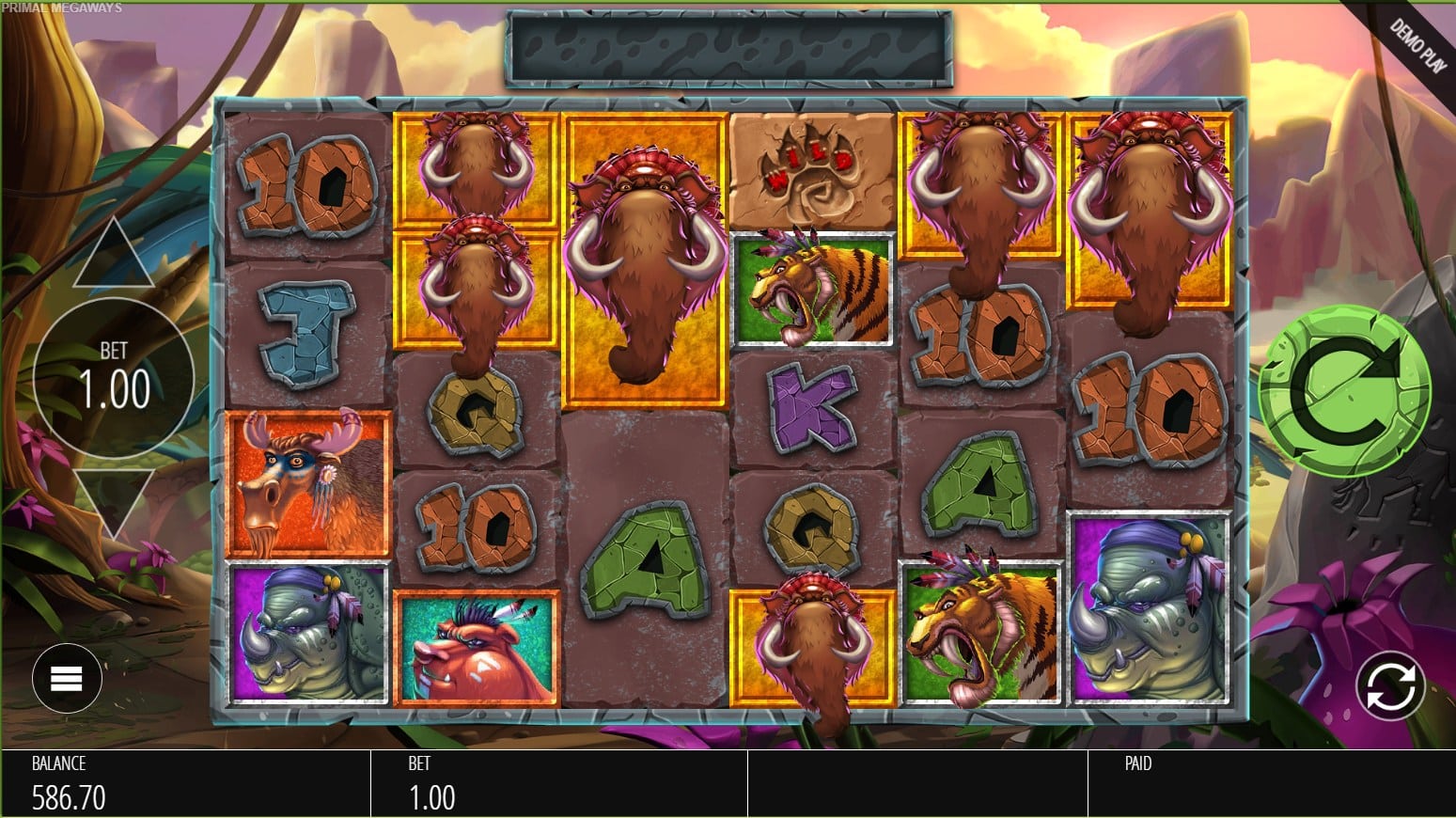
Task: Open the hamburger menu
Action: (x=67, y=678)
